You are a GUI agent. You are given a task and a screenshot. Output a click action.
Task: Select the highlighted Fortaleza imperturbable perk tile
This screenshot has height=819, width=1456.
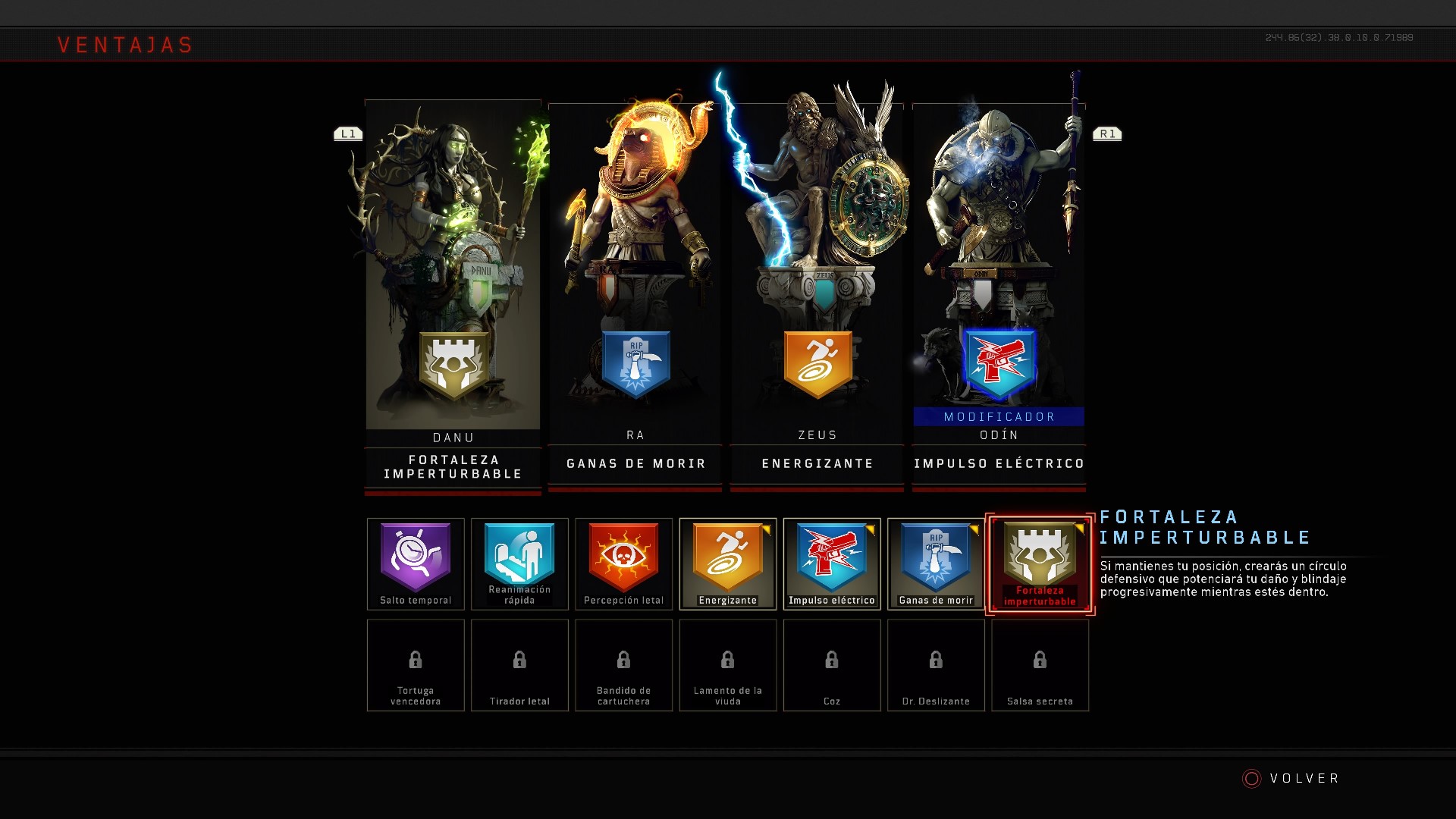1040,563
